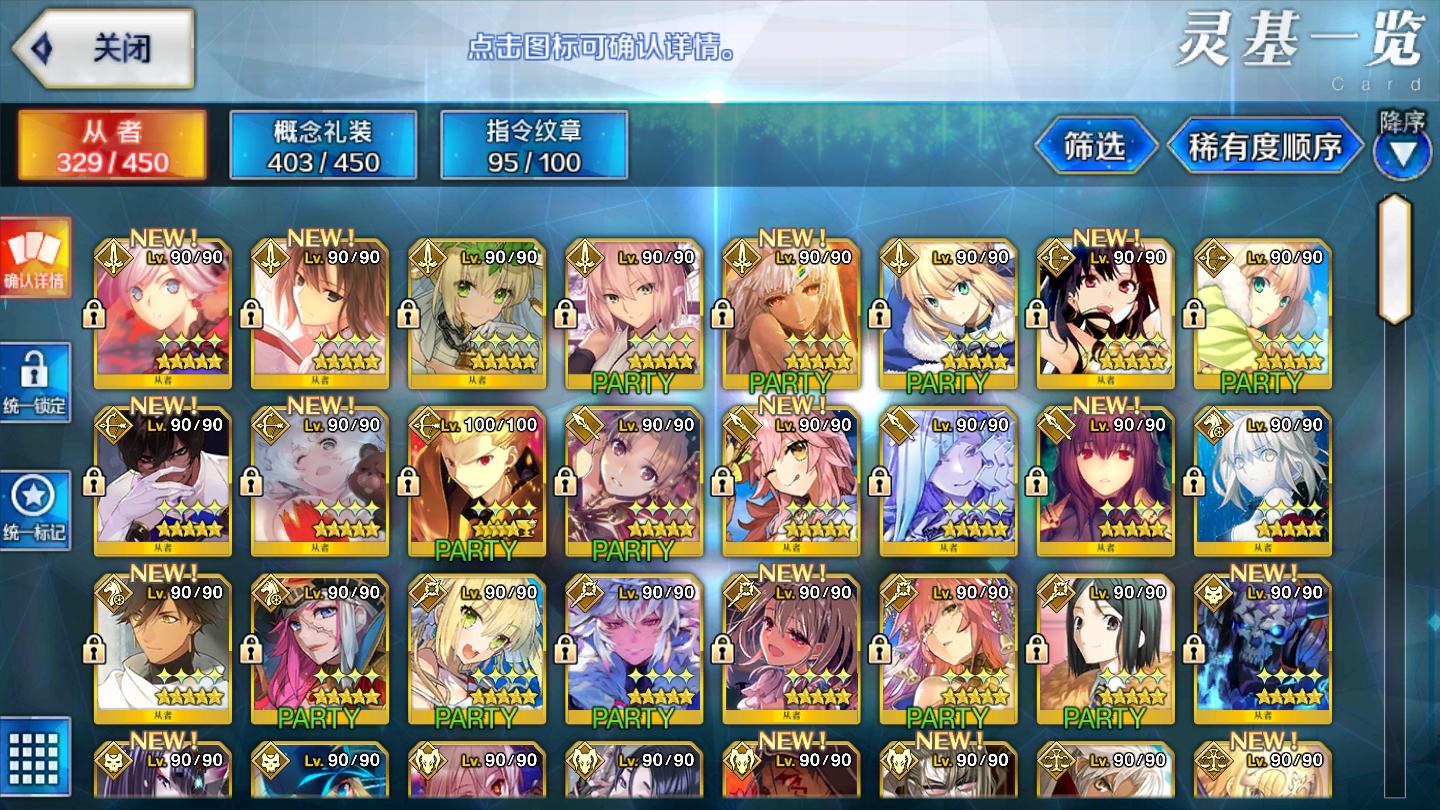The height and width of the screenshot is (810, 1440).
Task: Choose the 统一标记 star marking button
Action: [35, 510]
